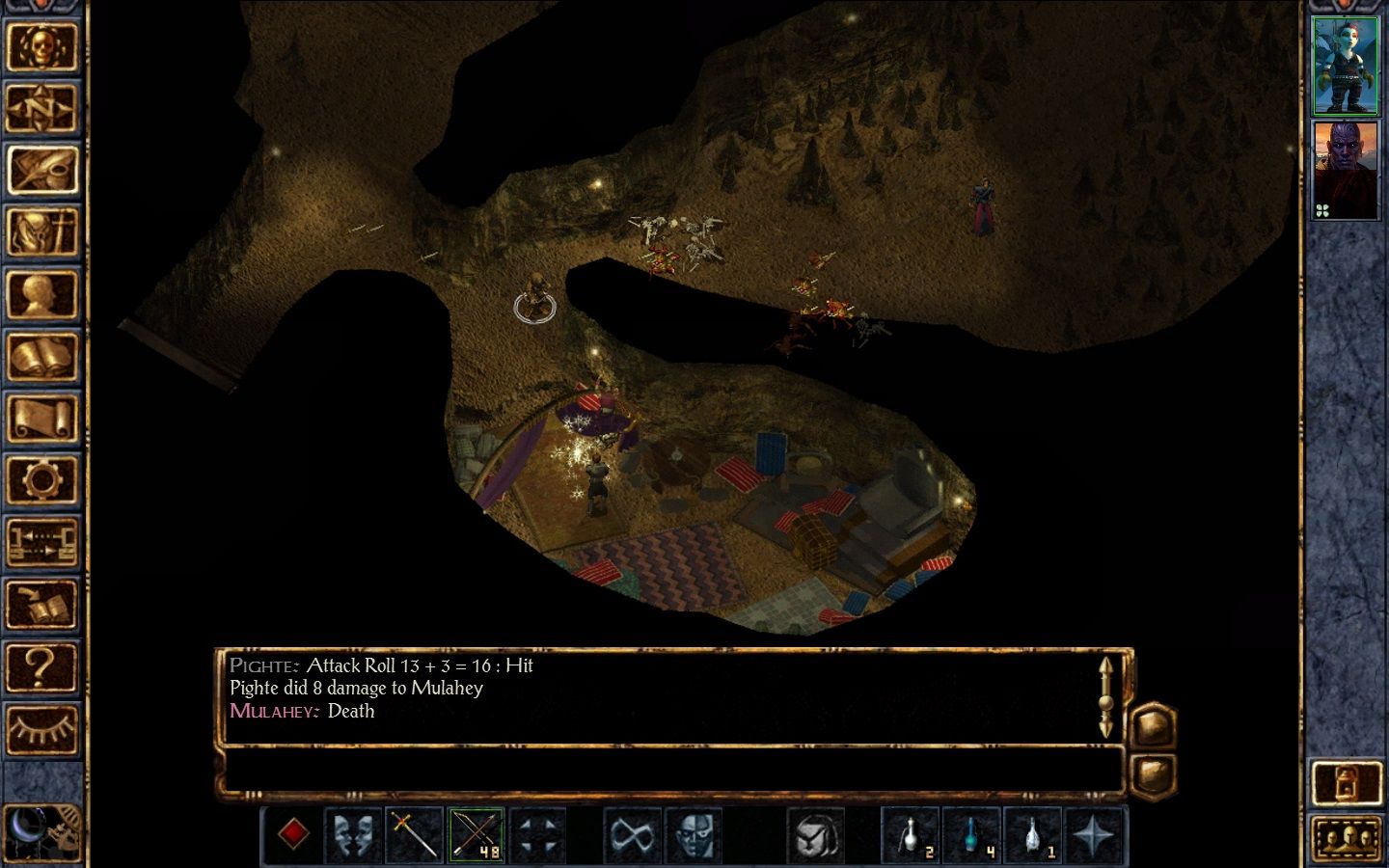Activate the four-point star special abilities
This screenshot has width=1389, height=868.
tap(1093, 834)
